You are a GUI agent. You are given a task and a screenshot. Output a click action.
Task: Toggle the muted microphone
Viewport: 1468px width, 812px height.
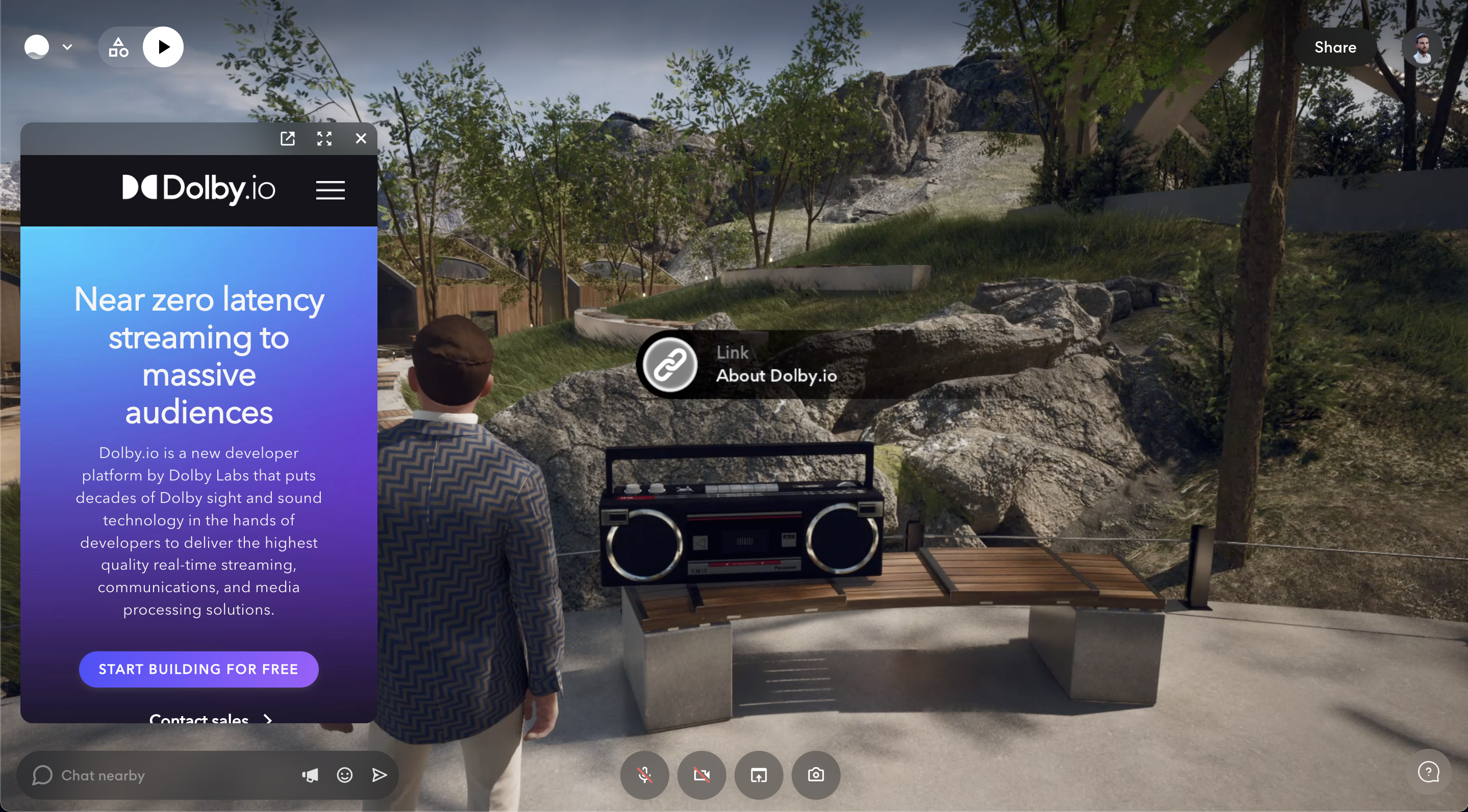645,775
